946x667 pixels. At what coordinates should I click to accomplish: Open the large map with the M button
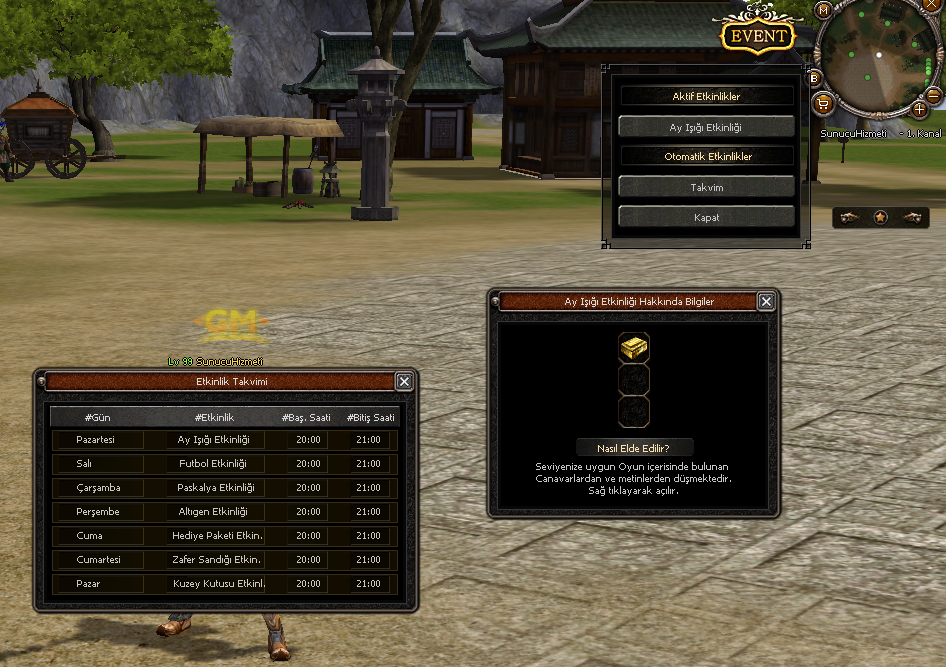[x=824, y=10]
